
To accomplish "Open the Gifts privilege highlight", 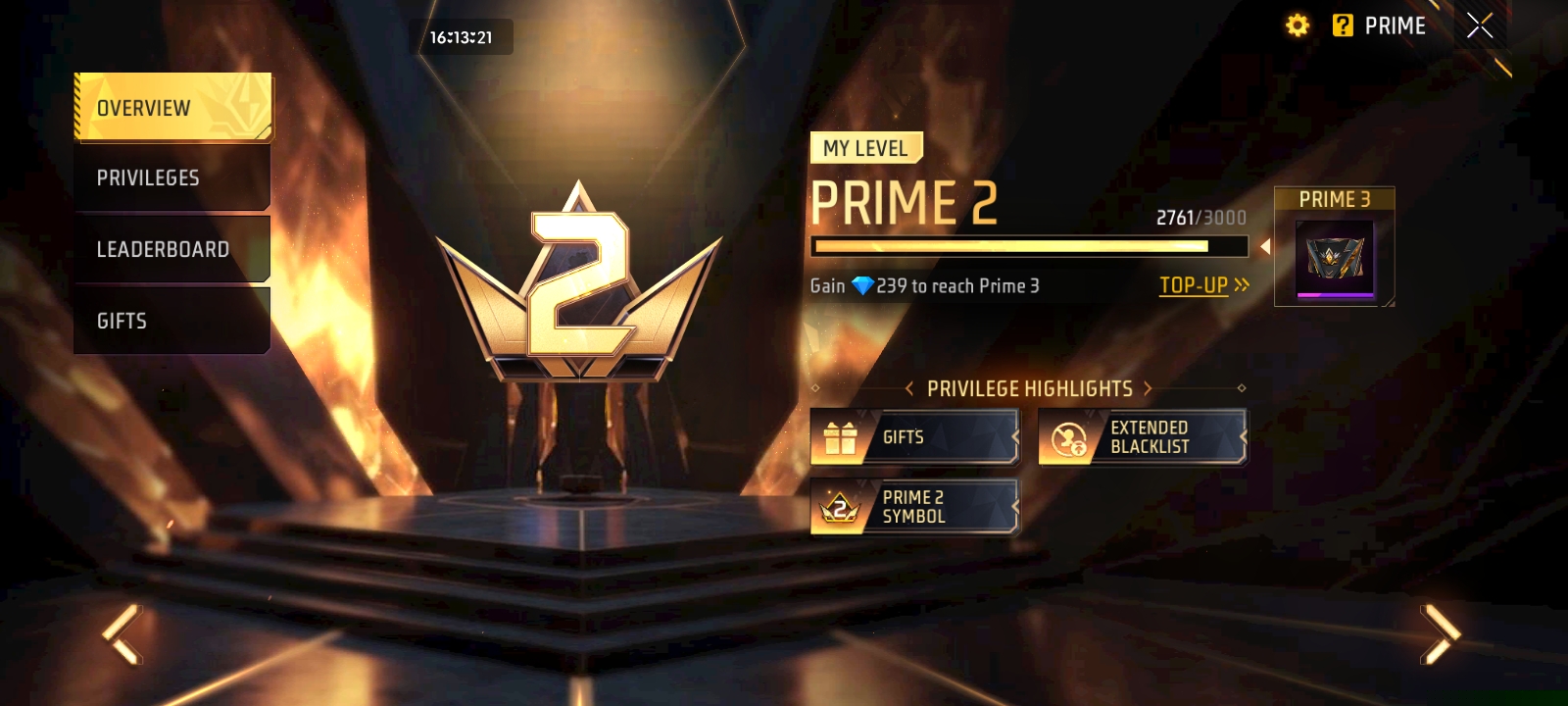I will coord(914,437).
